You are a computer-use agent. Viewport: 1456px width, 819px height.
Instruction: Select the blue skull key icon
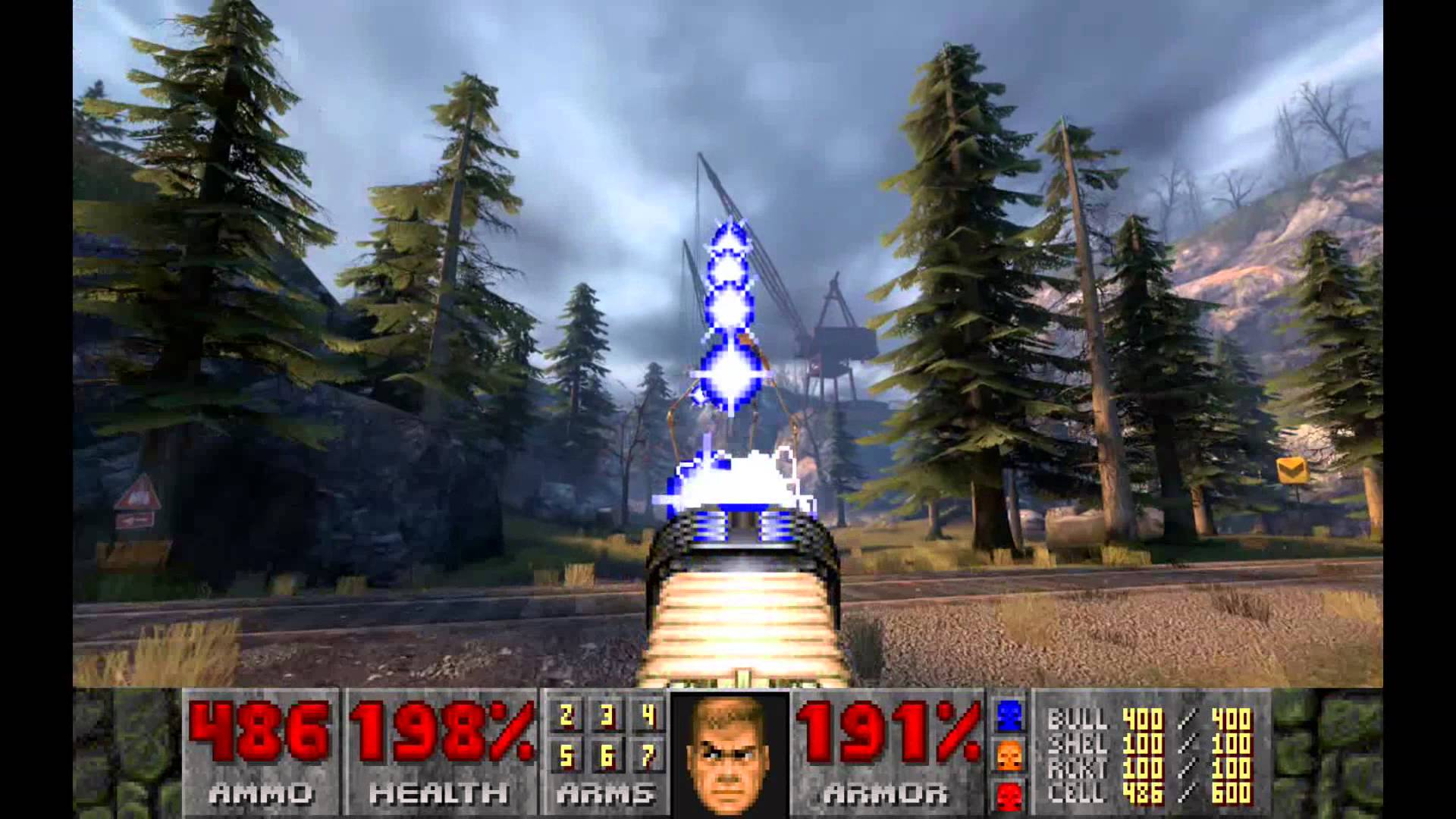(x=1009, y=714)
